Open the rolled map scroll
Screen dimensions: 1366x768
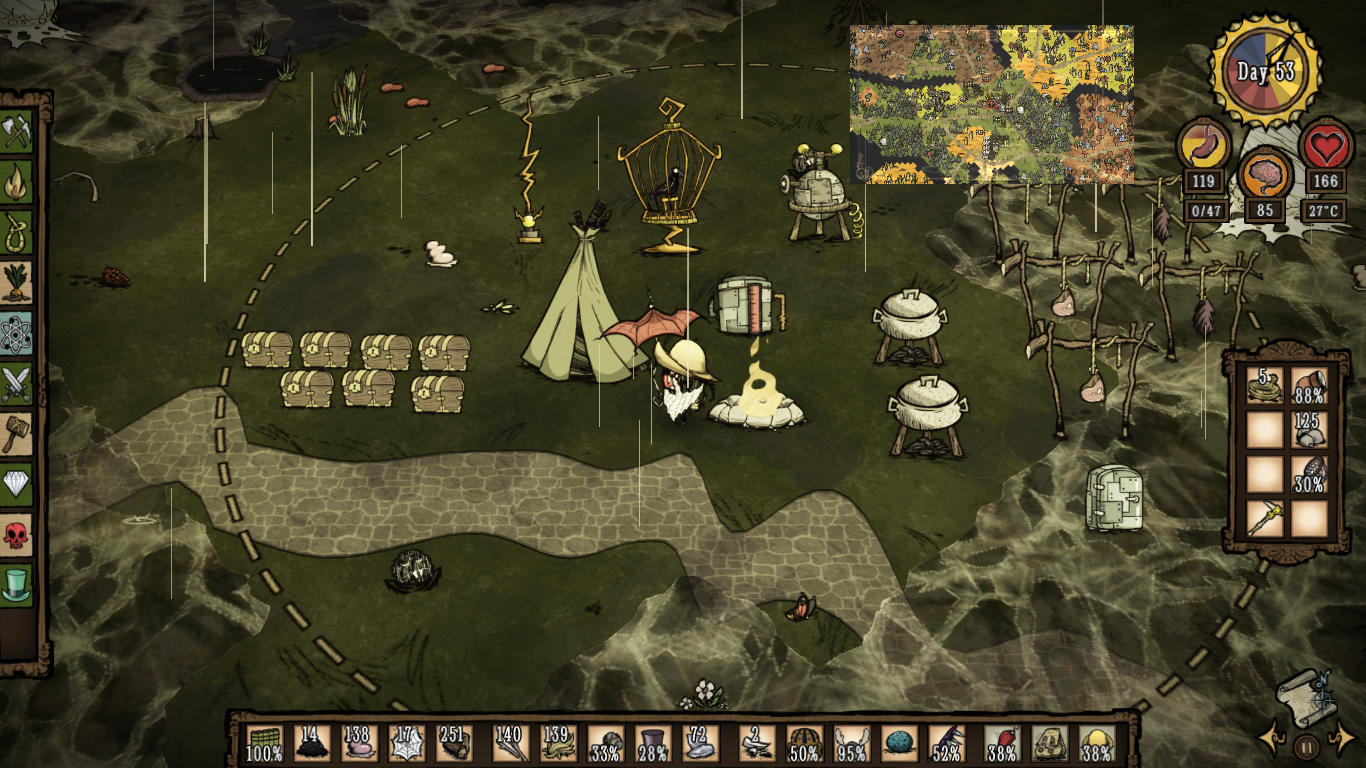(1306, 695)
